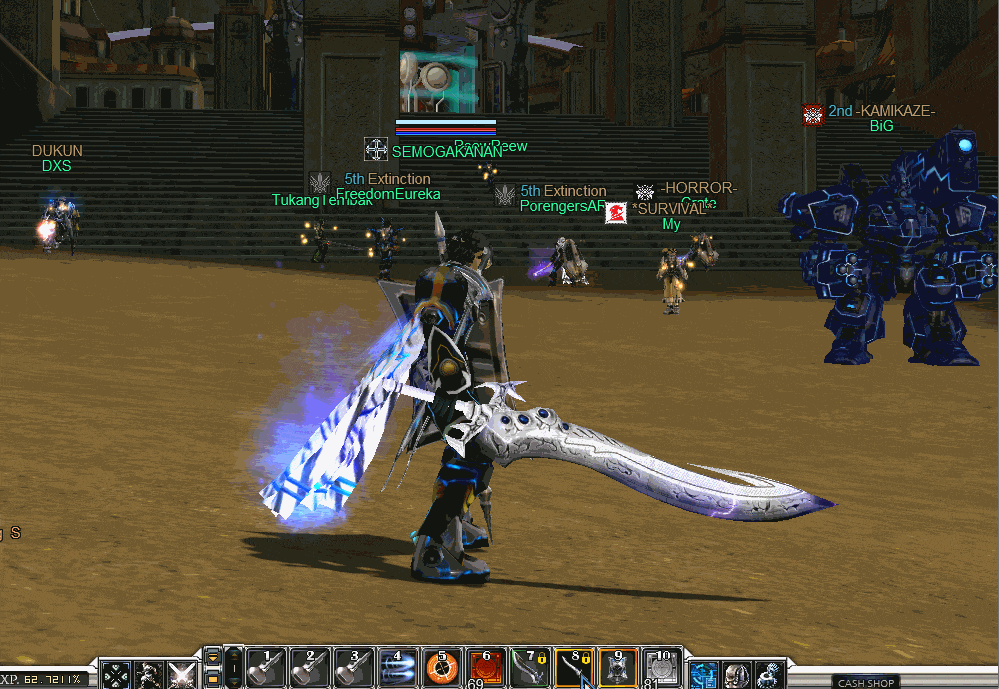Screen dimensions: 999x689
Task: Click the four-arrow movement mode icon
Action: pos(117,675)
